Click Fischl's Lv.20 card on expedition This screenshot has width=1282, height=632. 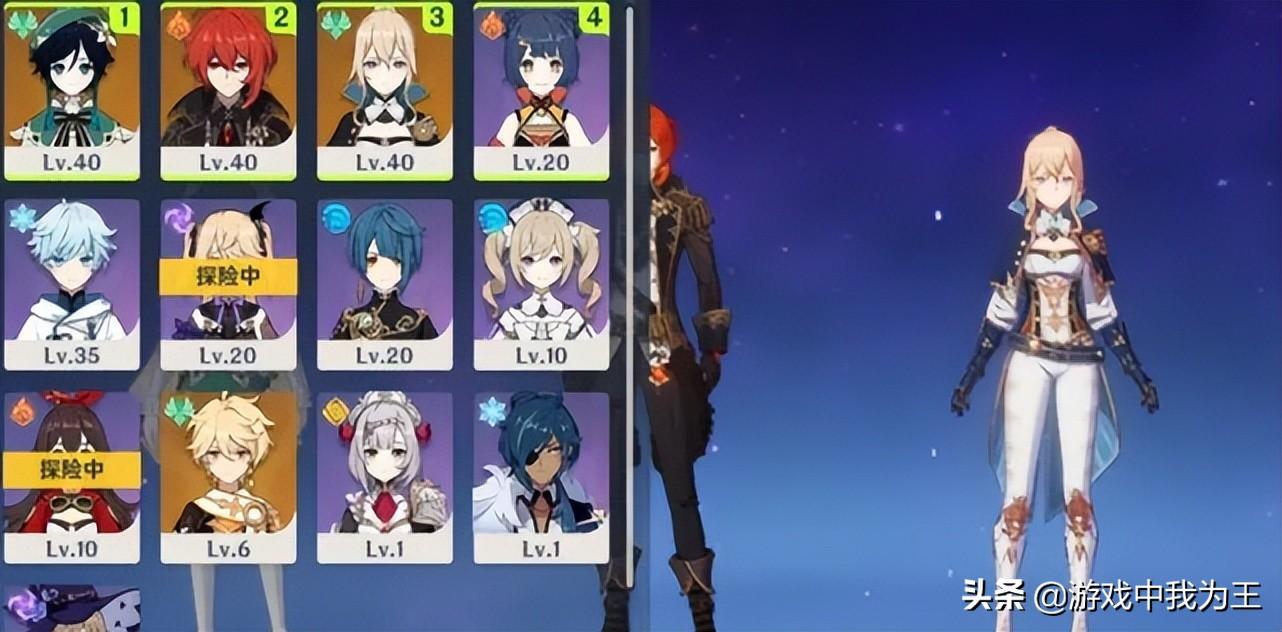228,284
